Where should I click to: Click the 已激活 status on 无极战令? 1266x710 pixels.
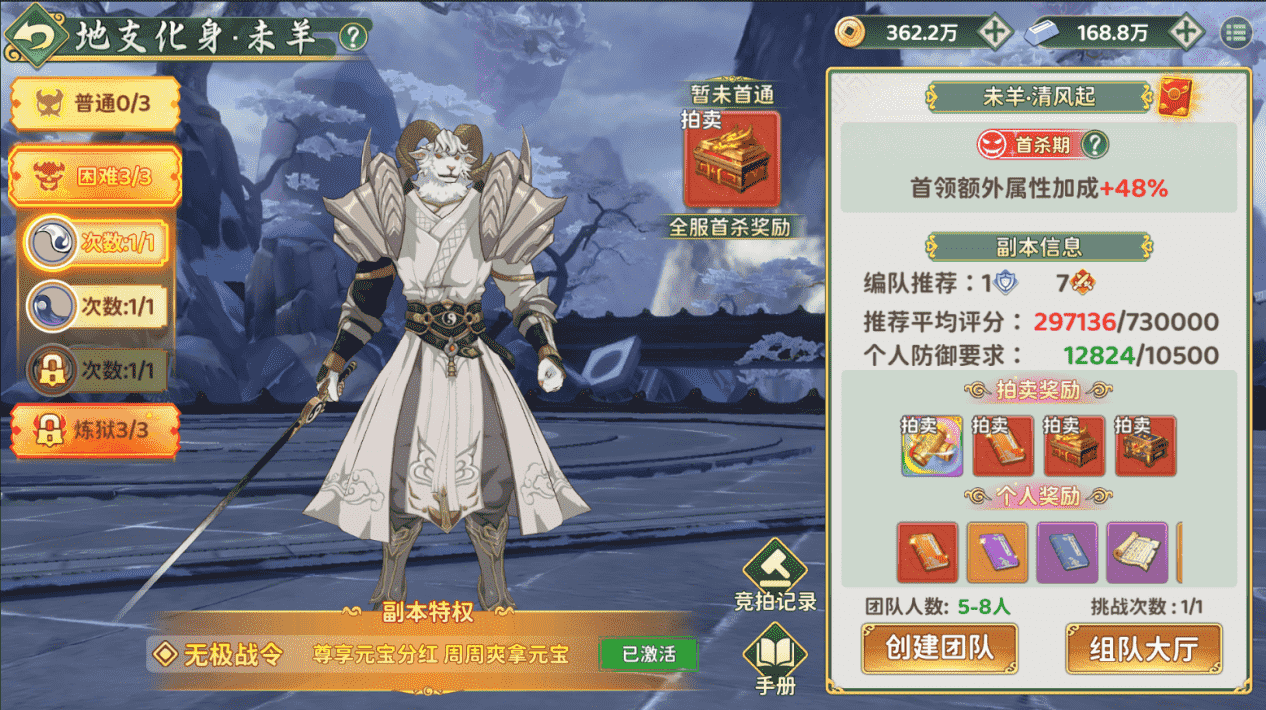point(648,655)
